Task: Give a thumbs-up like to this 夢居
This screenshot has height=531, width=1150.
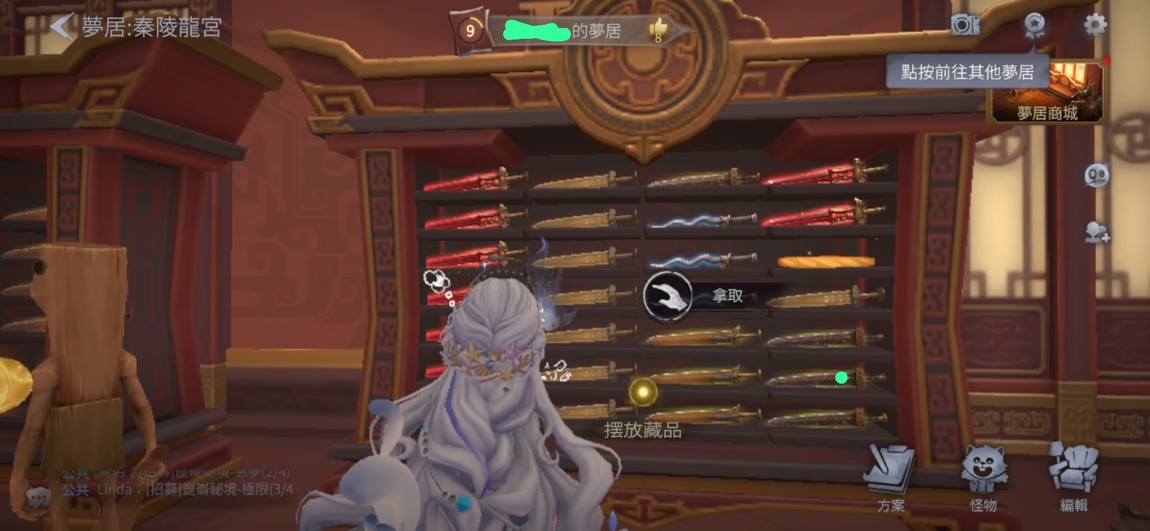Action: [x=659, y=30]
